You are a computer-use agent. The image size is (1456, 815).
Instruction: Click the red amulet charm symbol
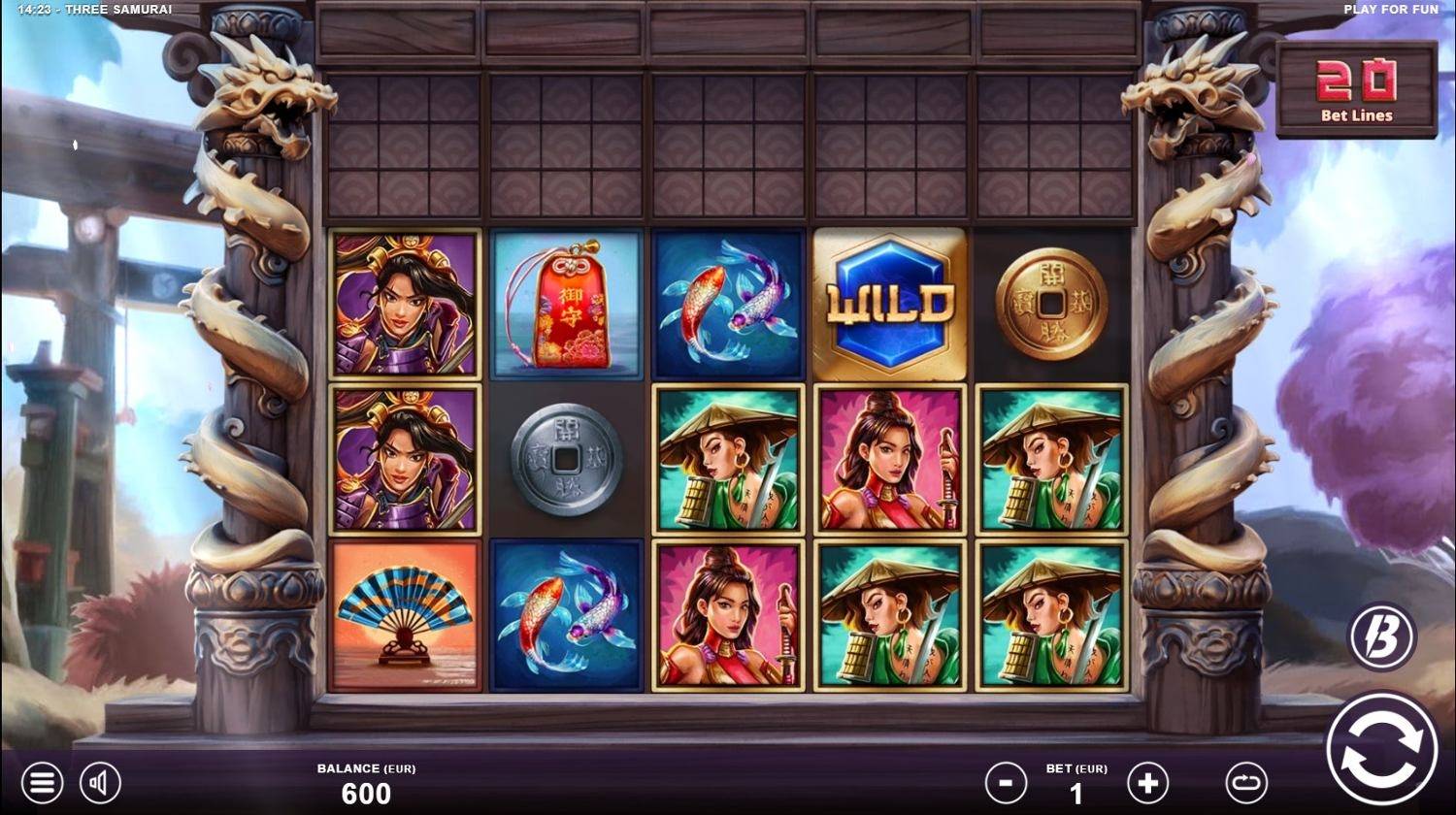(565, 303)
